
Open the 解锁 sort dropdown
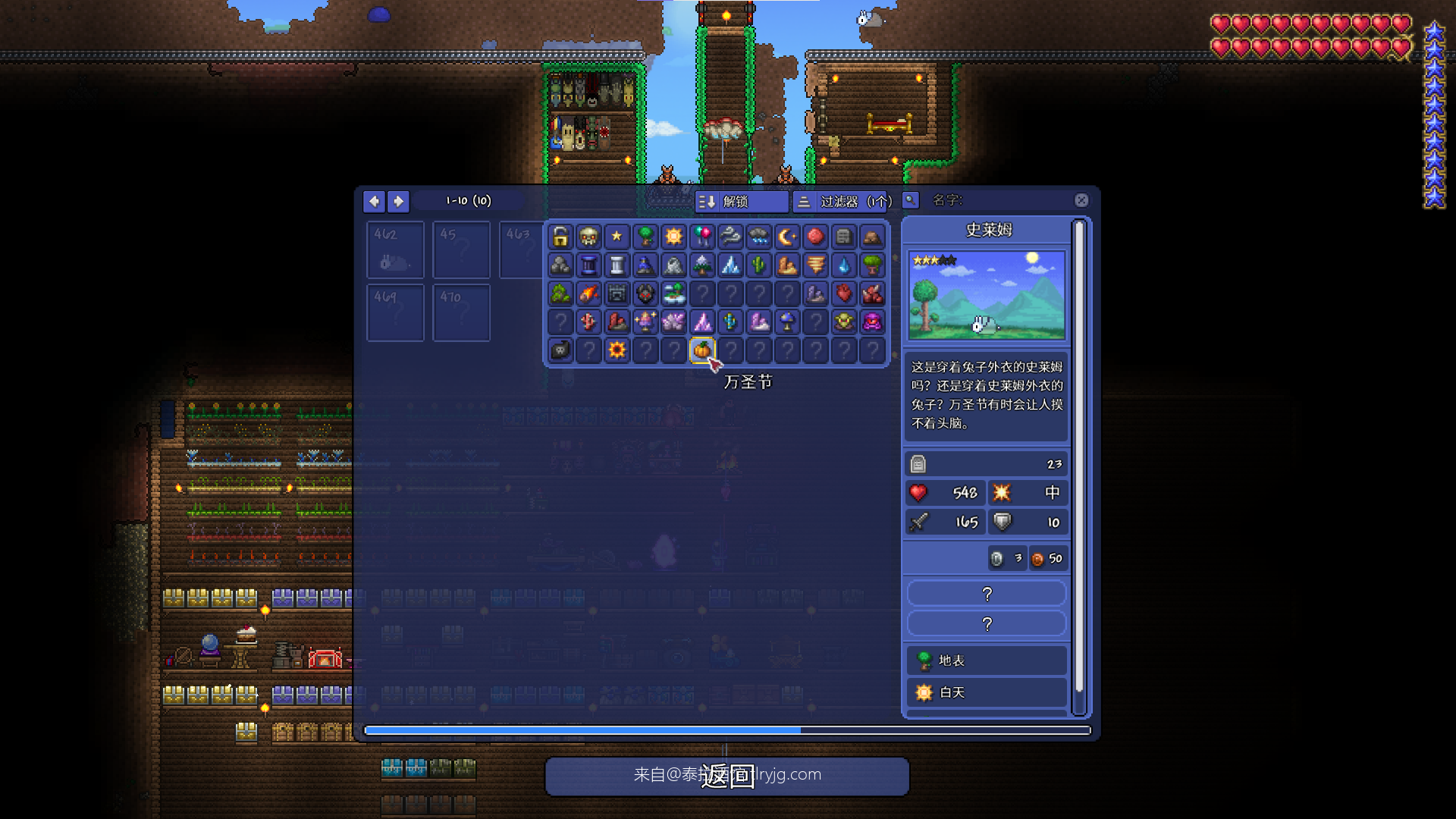pyautogui.click(x=741, y=201)
